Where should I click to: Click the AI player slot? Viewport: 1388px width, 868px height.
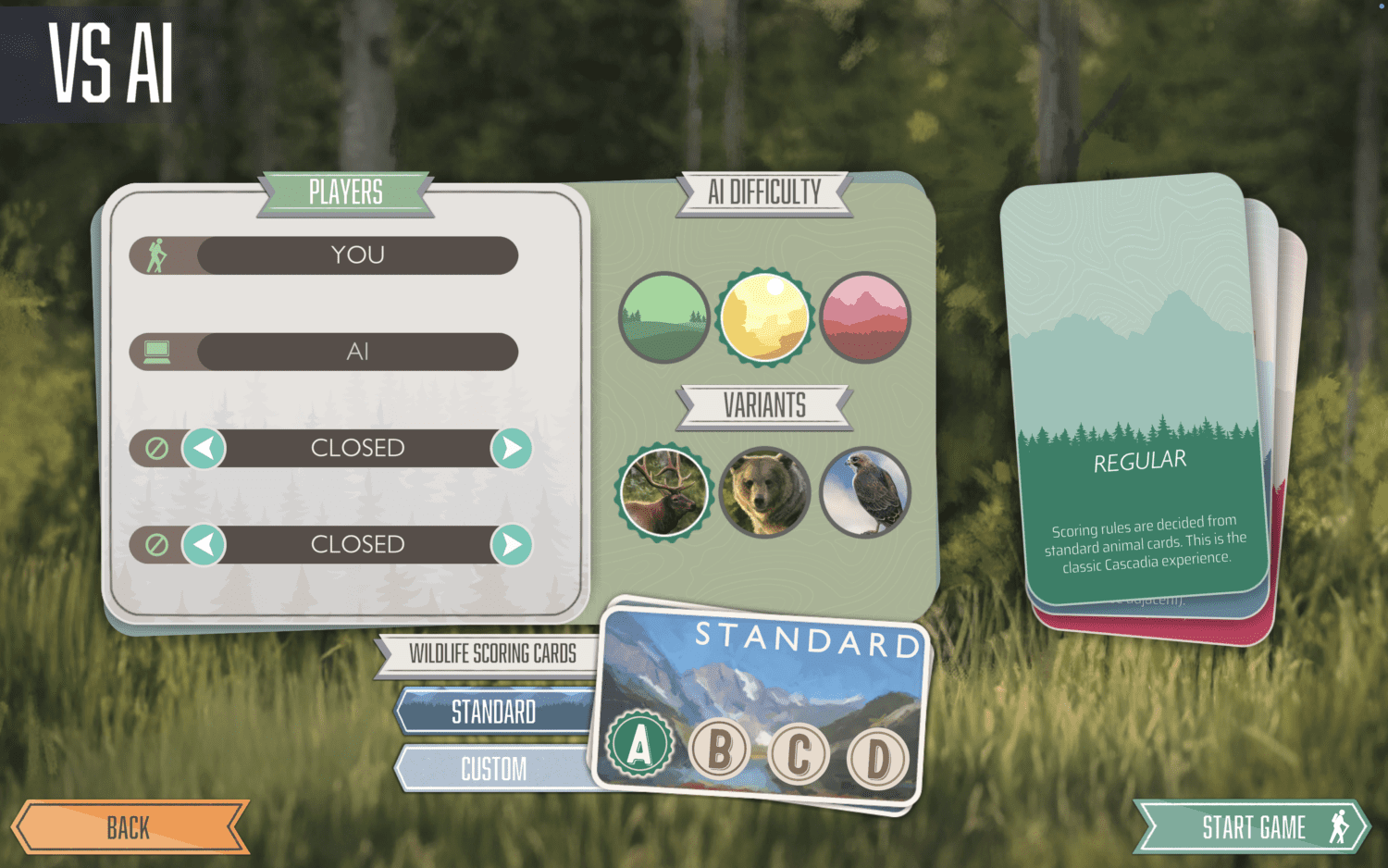pyautogui.click(x=357, y=352)
